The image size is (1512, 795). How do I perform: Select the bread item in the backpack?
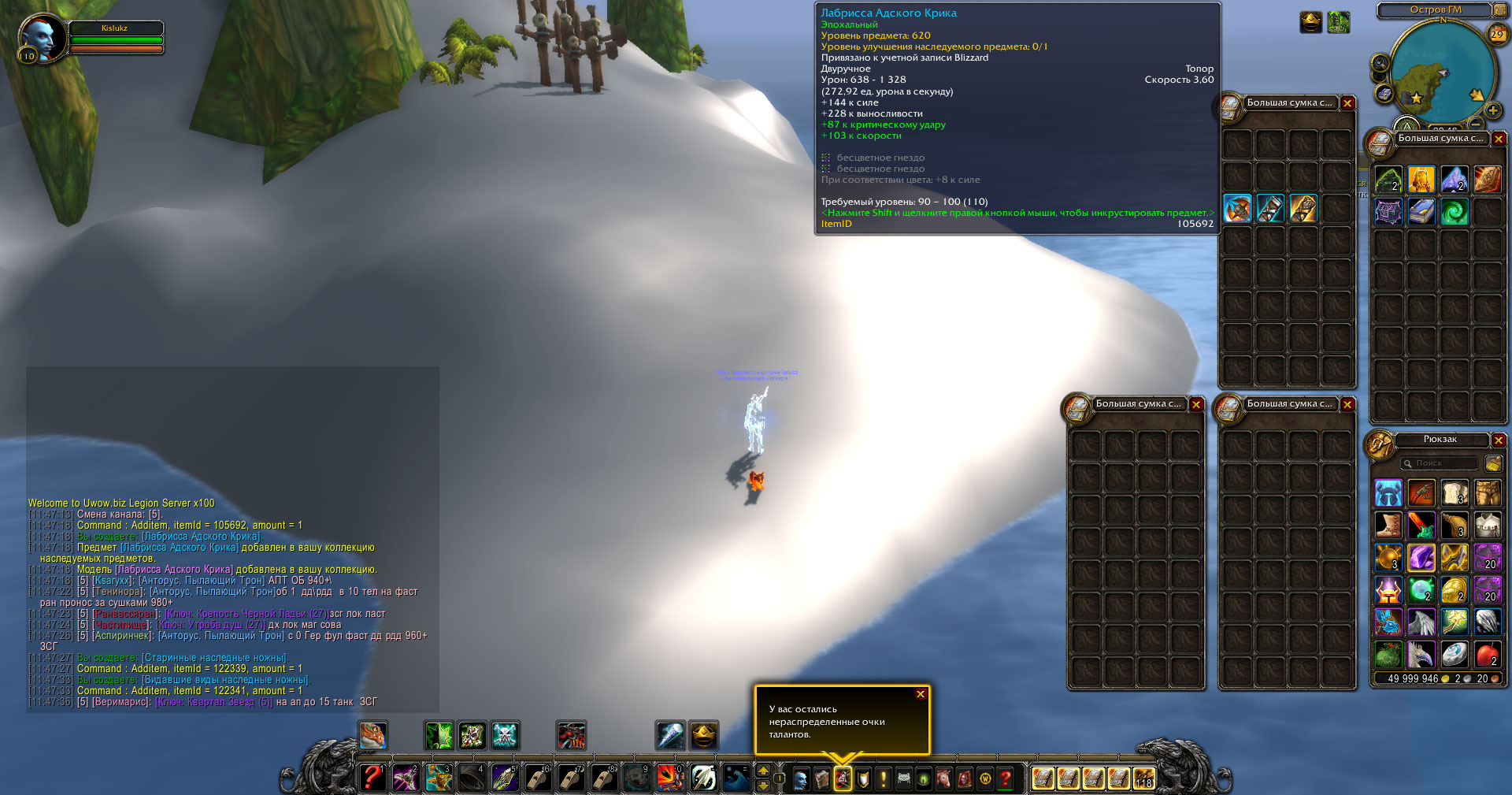point(1455,493)
